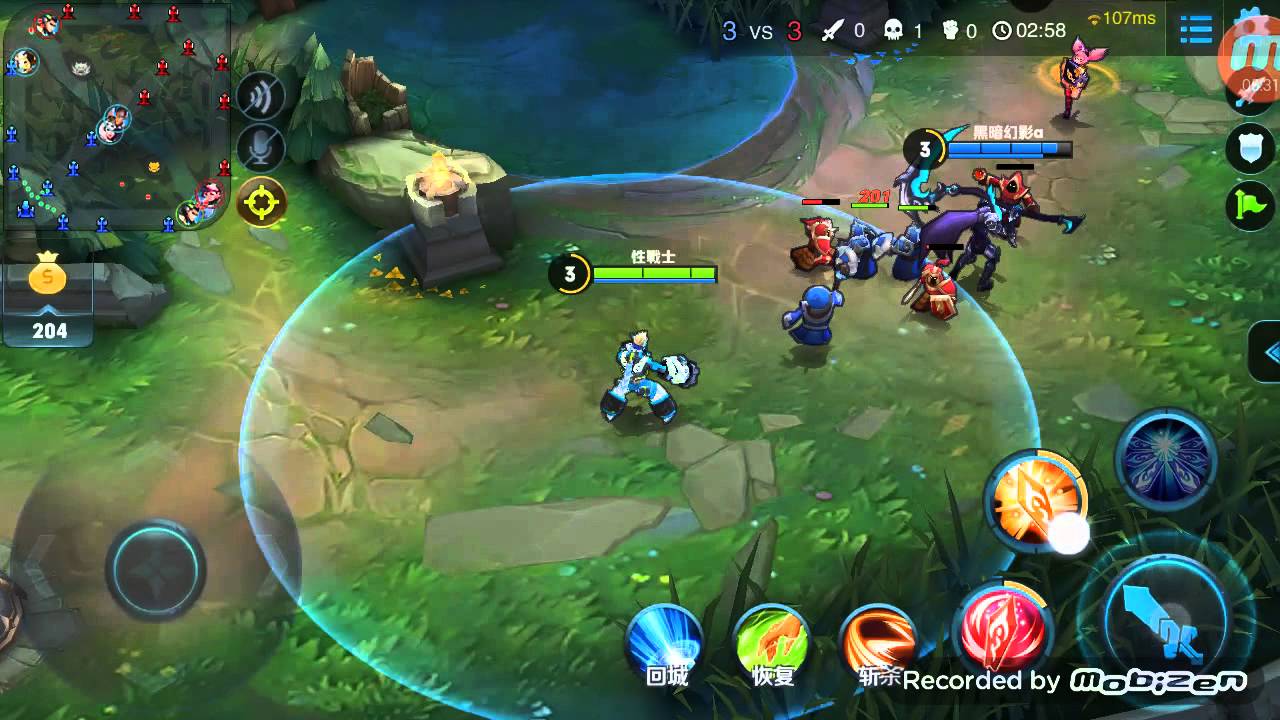
Task: Open the blue list menu icon
Action: tap(1196, 30)
